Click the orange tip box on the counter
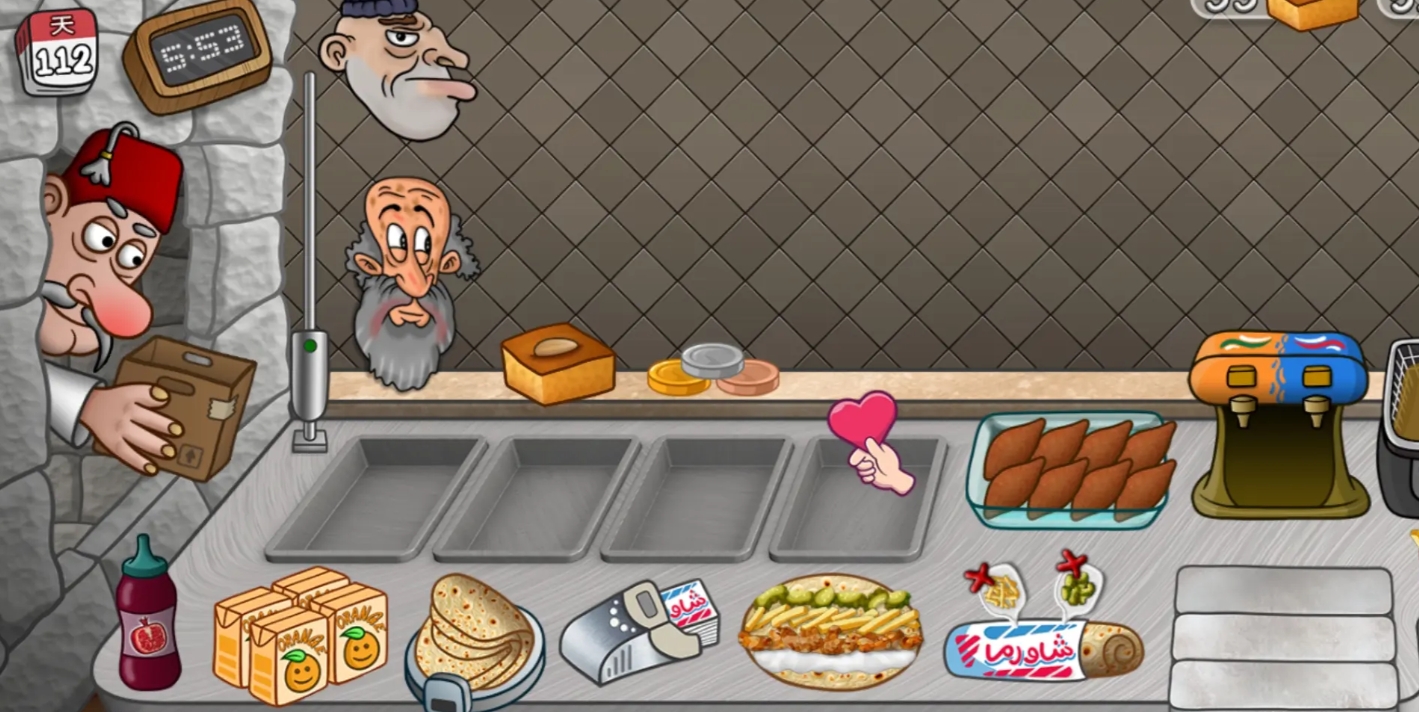1419x712 pixels. click(557, 363)
